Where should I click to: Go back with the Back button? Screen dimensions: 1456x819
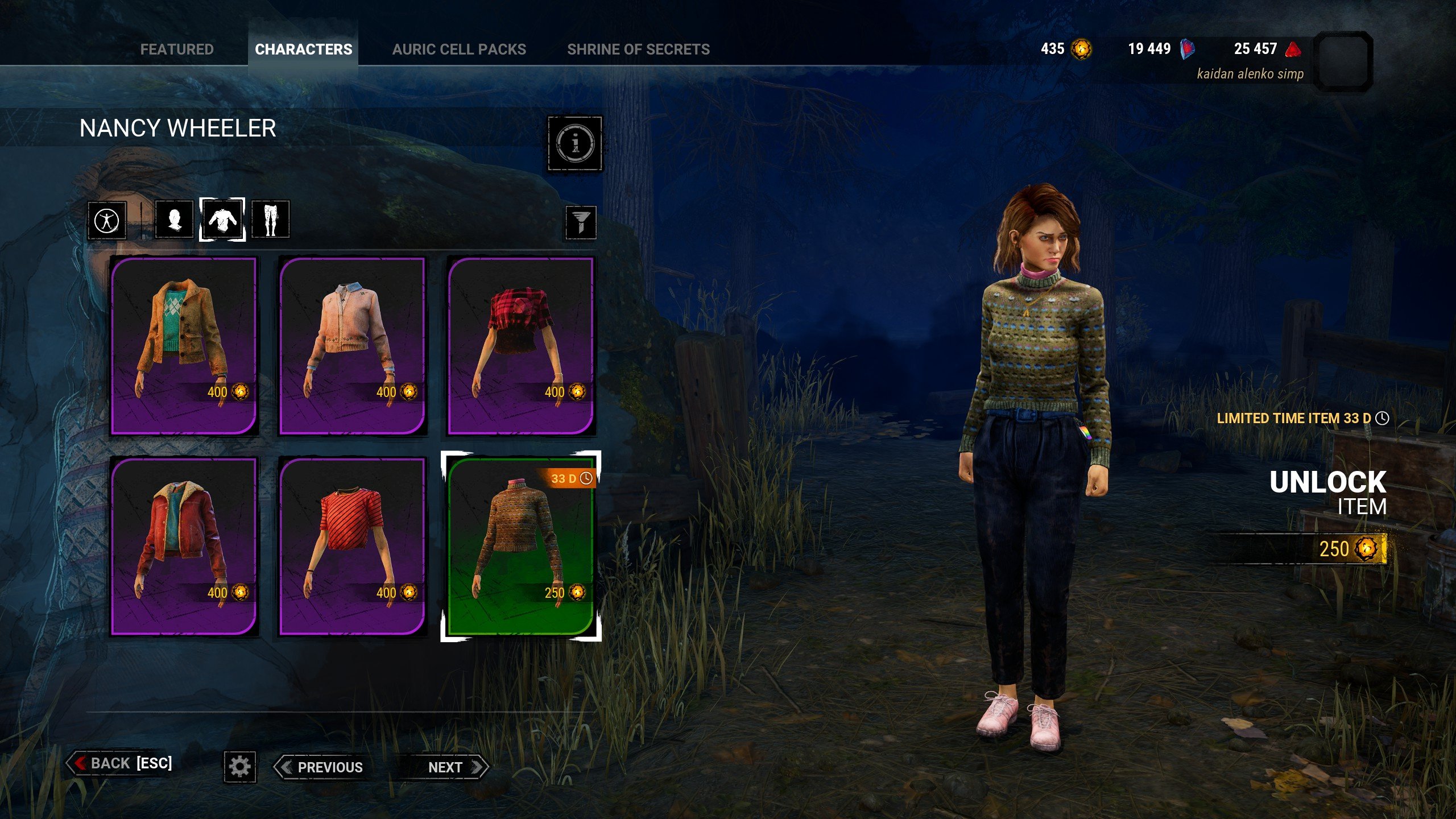[x=121, y=763]
